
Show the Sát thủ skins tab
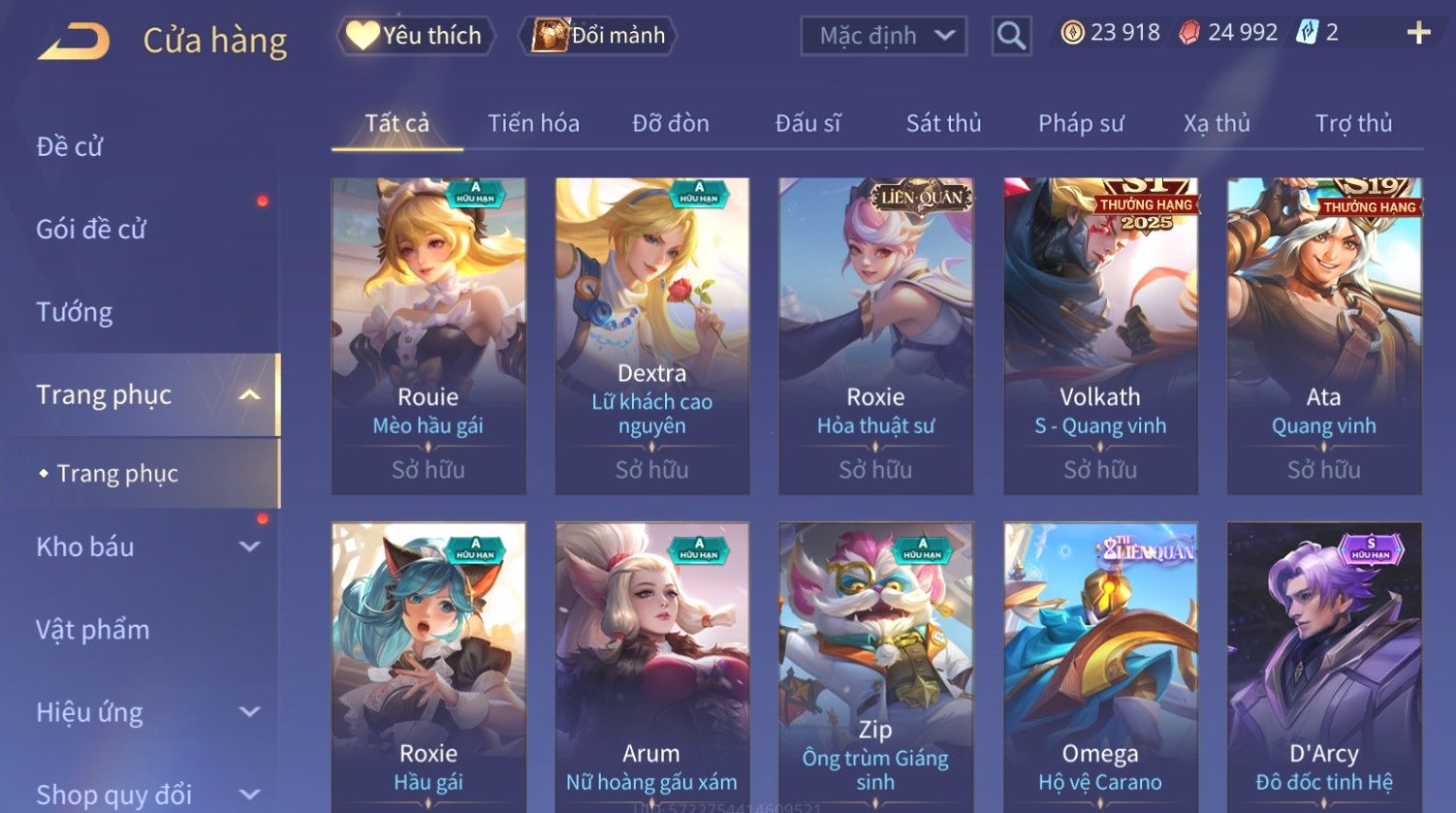pos(943,124)
